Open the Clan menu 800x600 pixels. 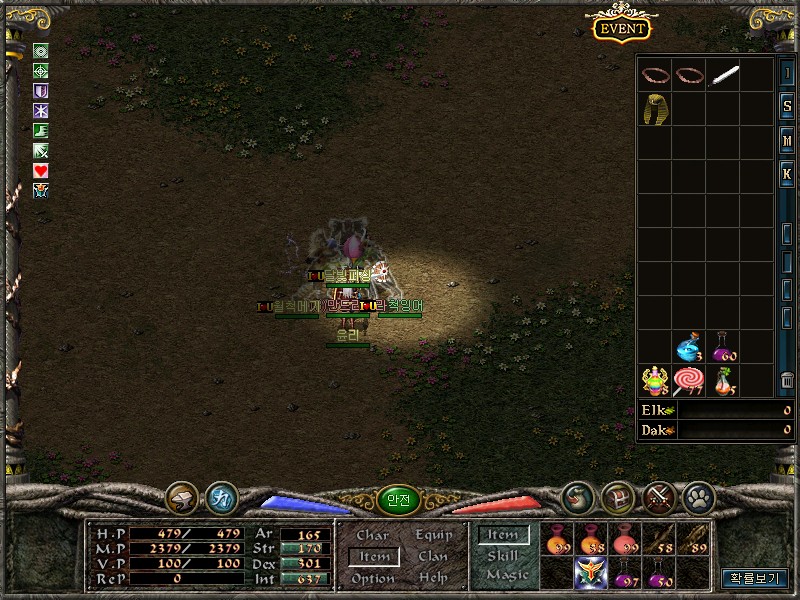coord(434,557)
